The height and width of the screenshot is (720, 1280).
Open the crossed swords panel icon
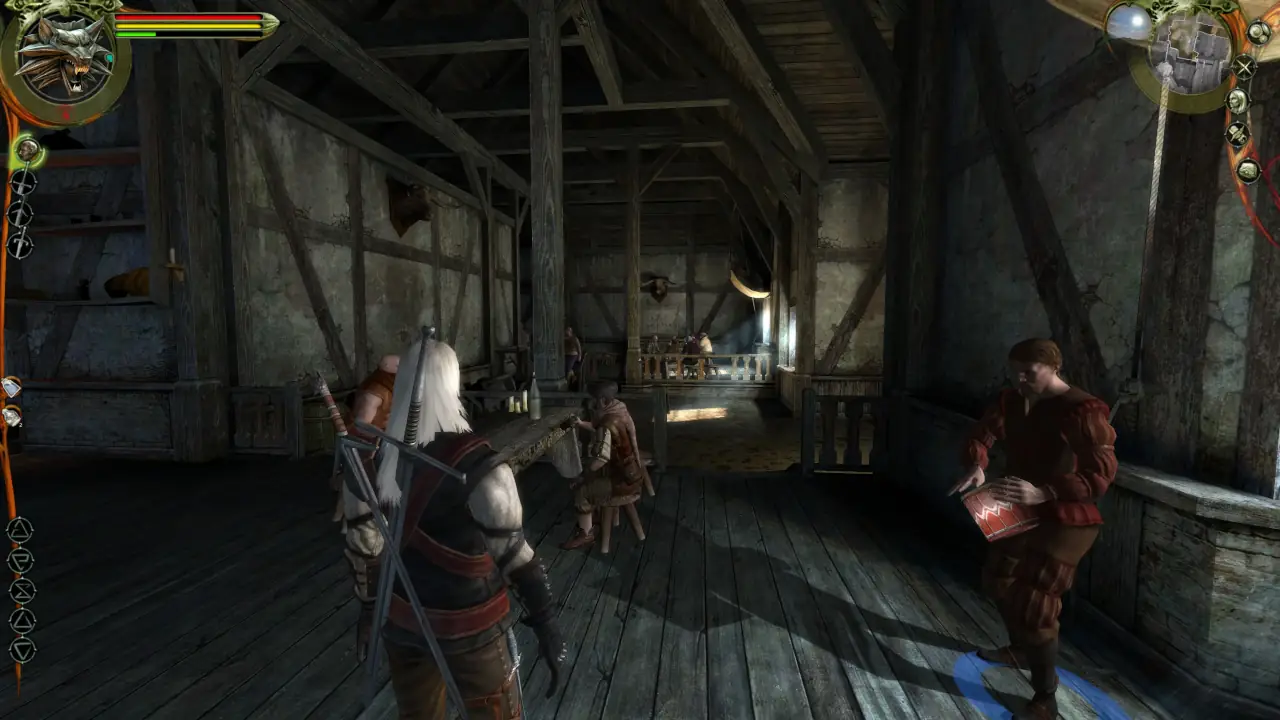tap(1244, 67)
